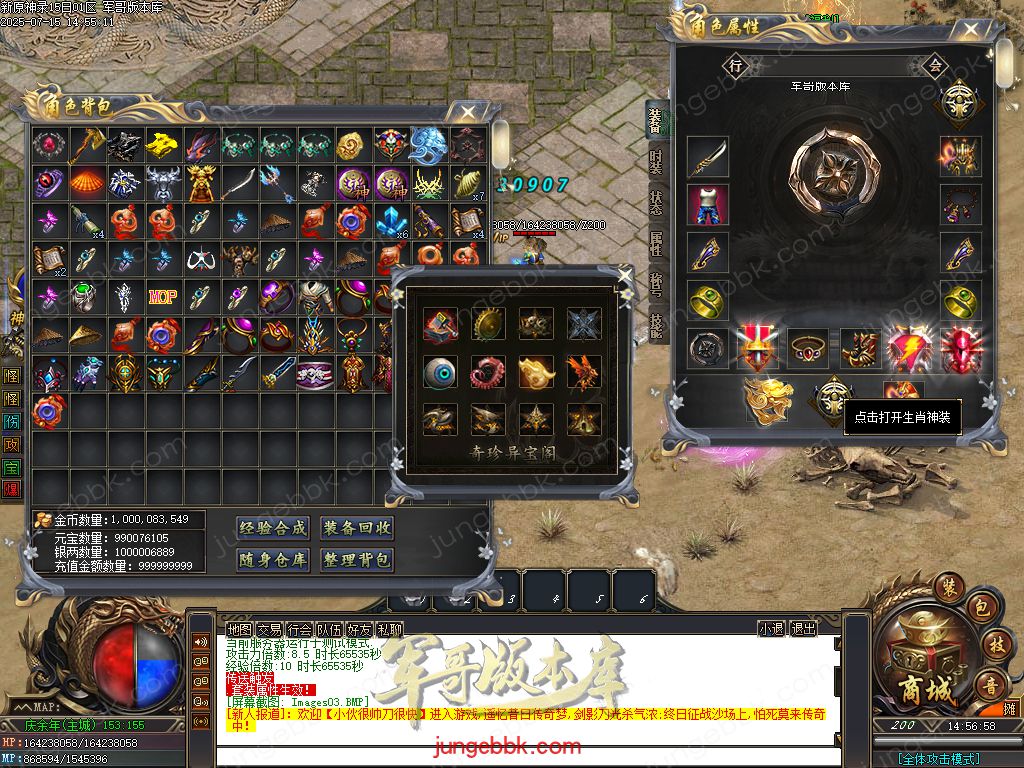Open the 地图 map from chat bar
The image size is (1024, 768).
click(x=239, y=629)
